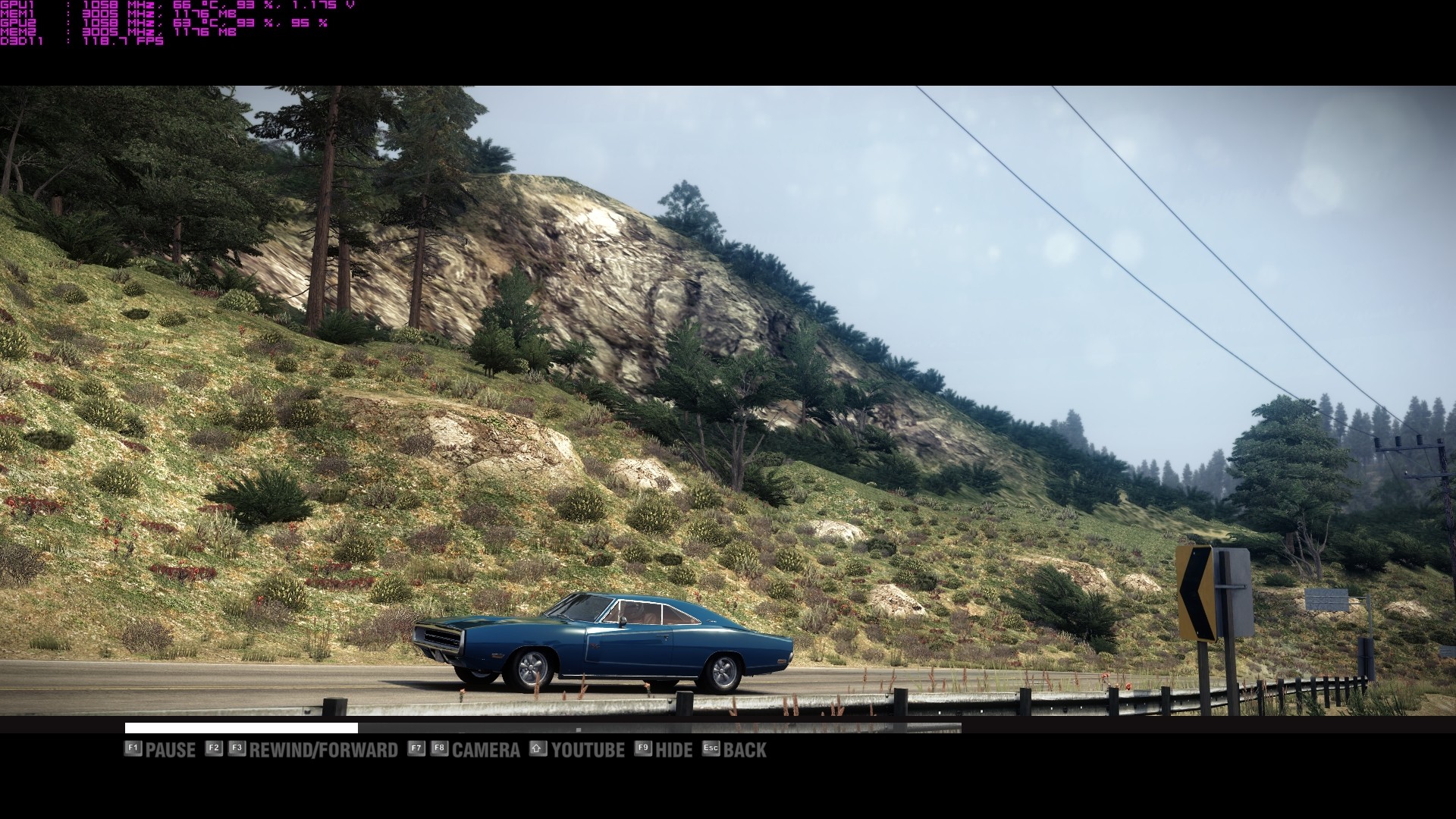Select the Shift arrow icon for YouTube upload
1456x819 pixels.
point(538,749)
